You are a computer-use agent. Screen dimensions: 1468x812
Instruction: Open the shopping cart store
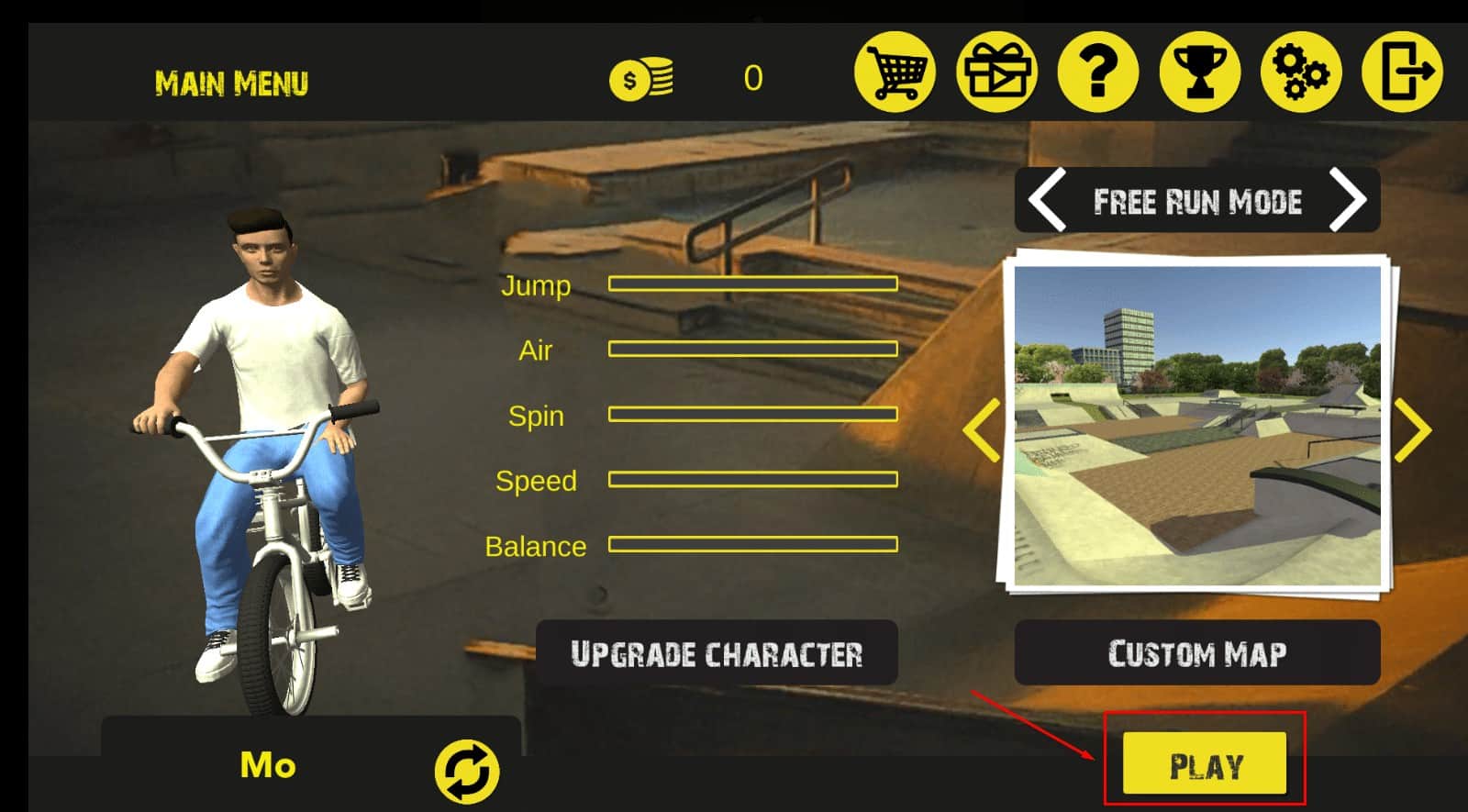point(895,72)
